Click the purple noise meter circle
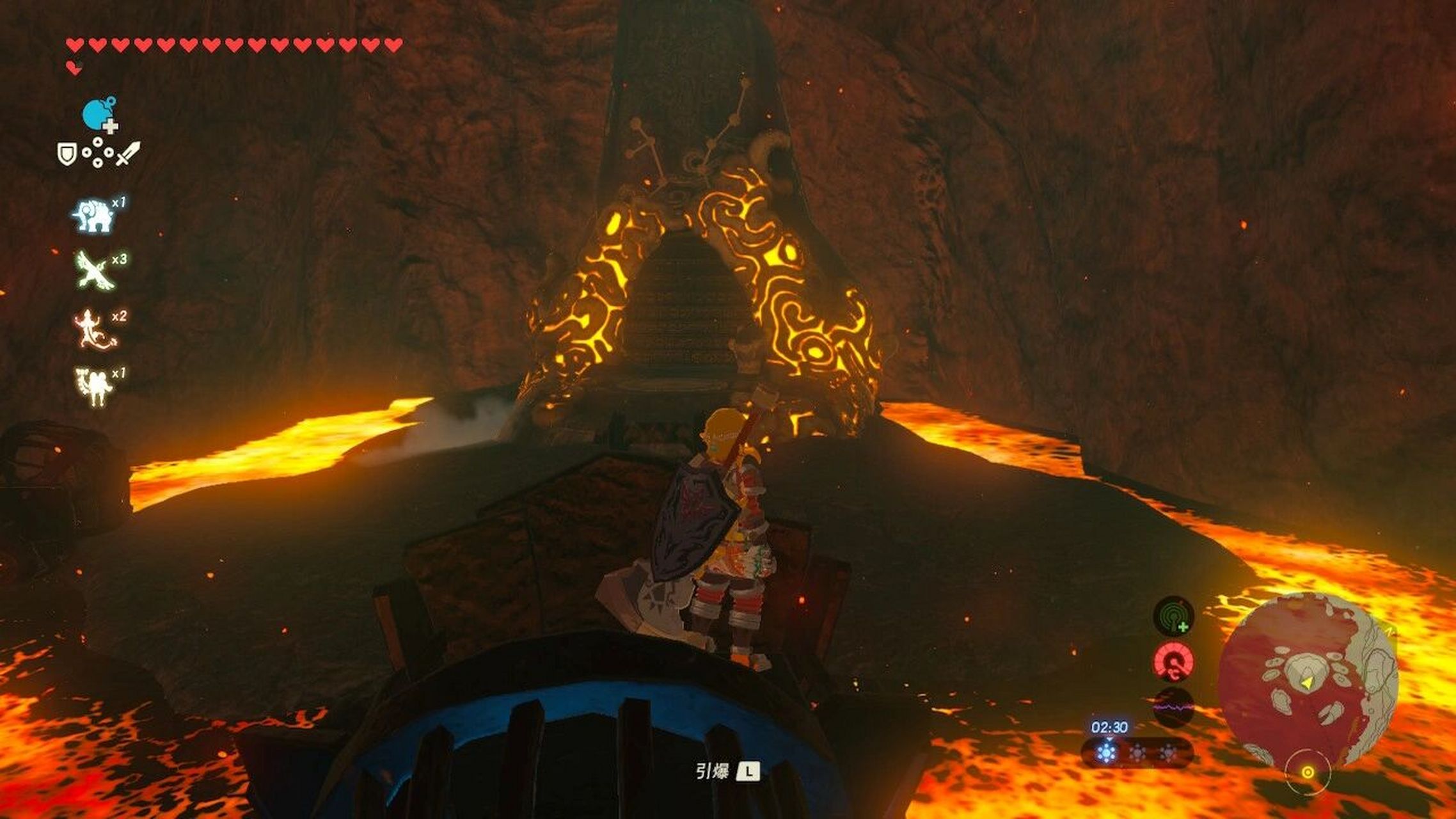Screen dimensions: 1456x819 1173,708
